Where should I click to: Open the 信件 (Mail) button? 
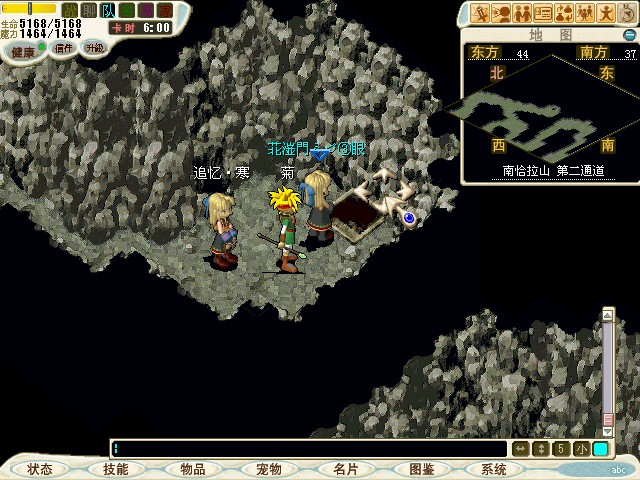[64, 48]
